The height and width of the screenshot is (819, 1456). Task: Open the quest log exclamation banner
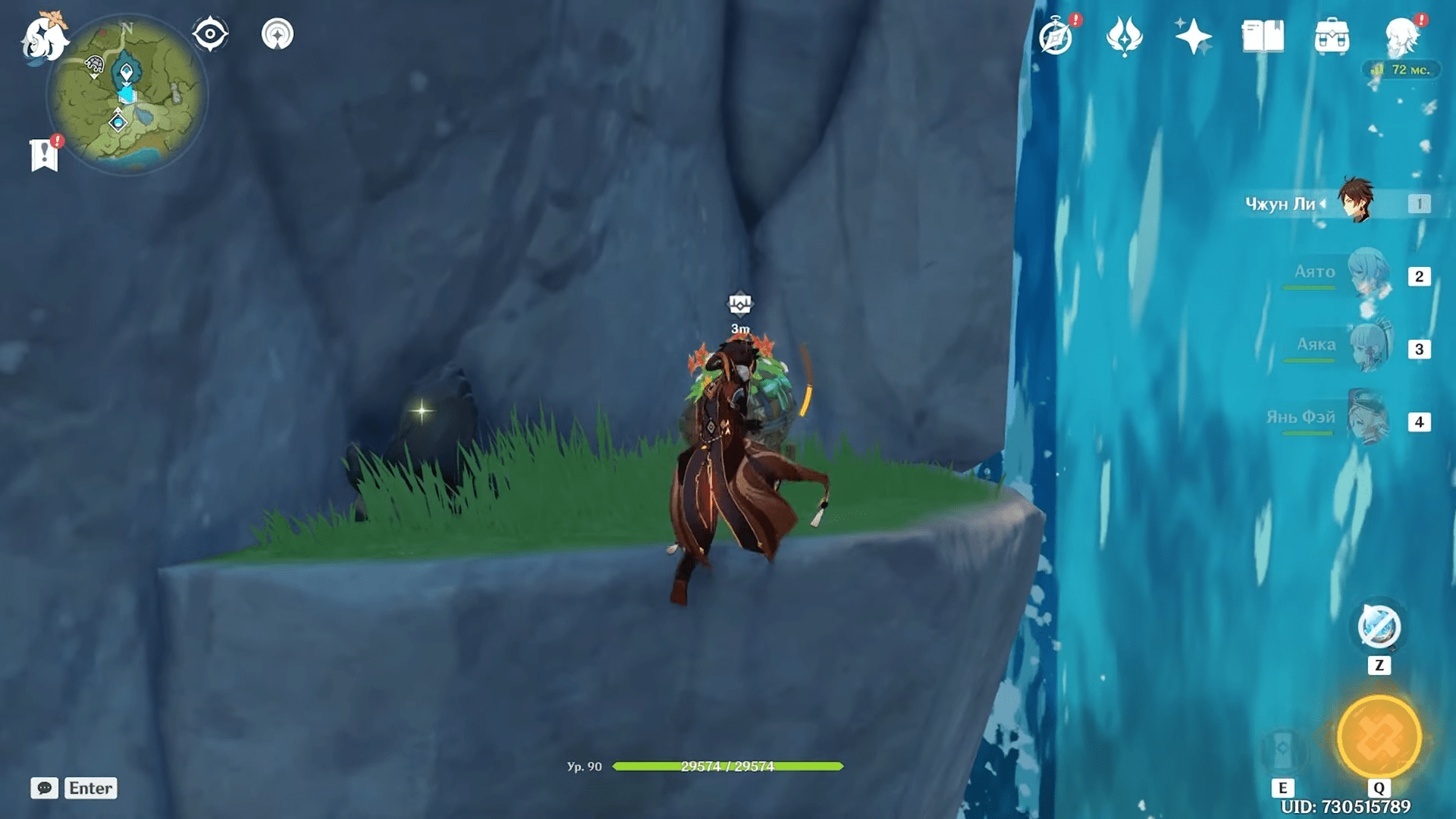tap(45, 155)
